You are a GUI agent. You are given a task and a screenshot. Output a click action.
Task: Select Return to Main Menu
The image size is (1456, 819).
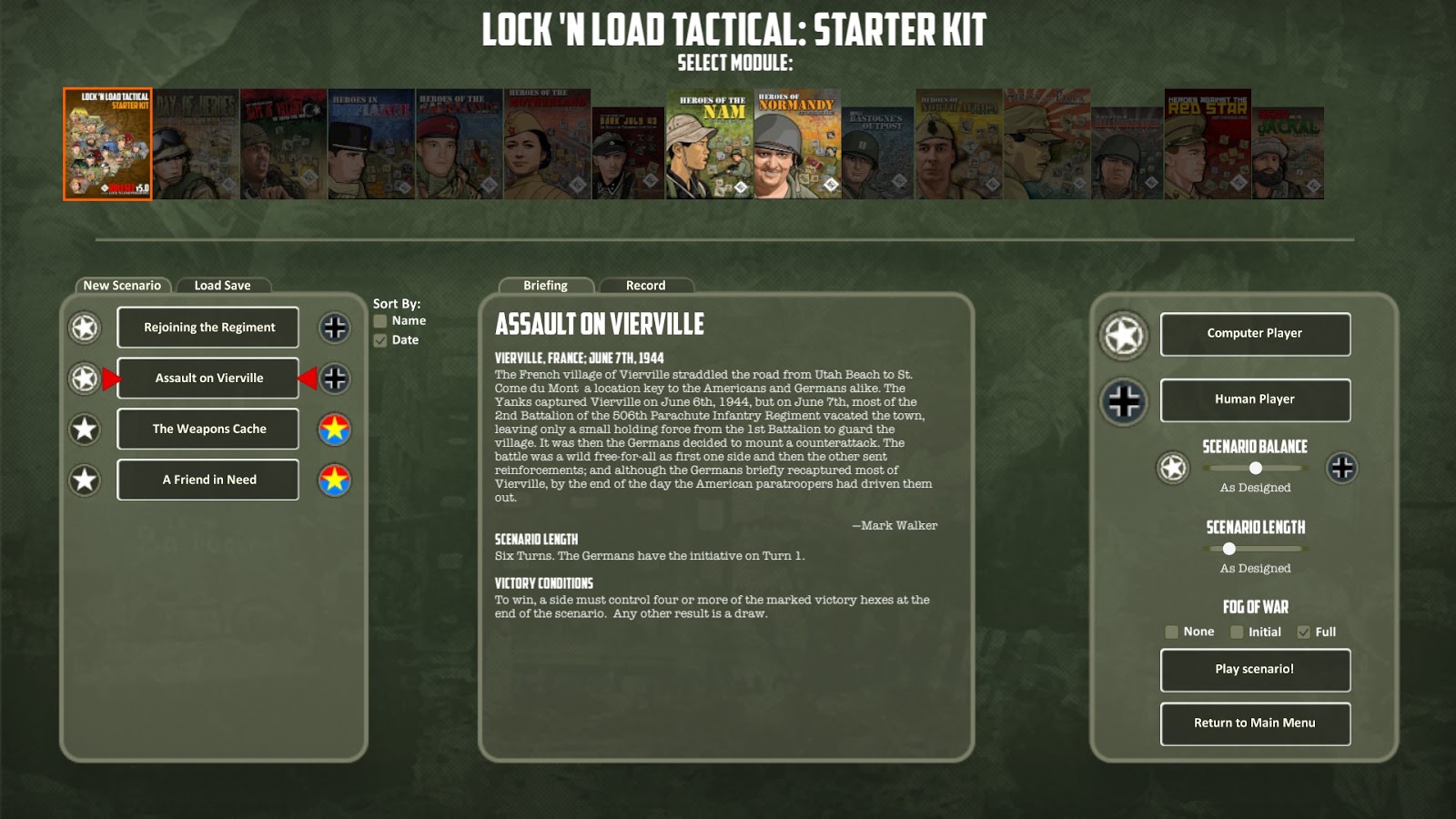1255,724
